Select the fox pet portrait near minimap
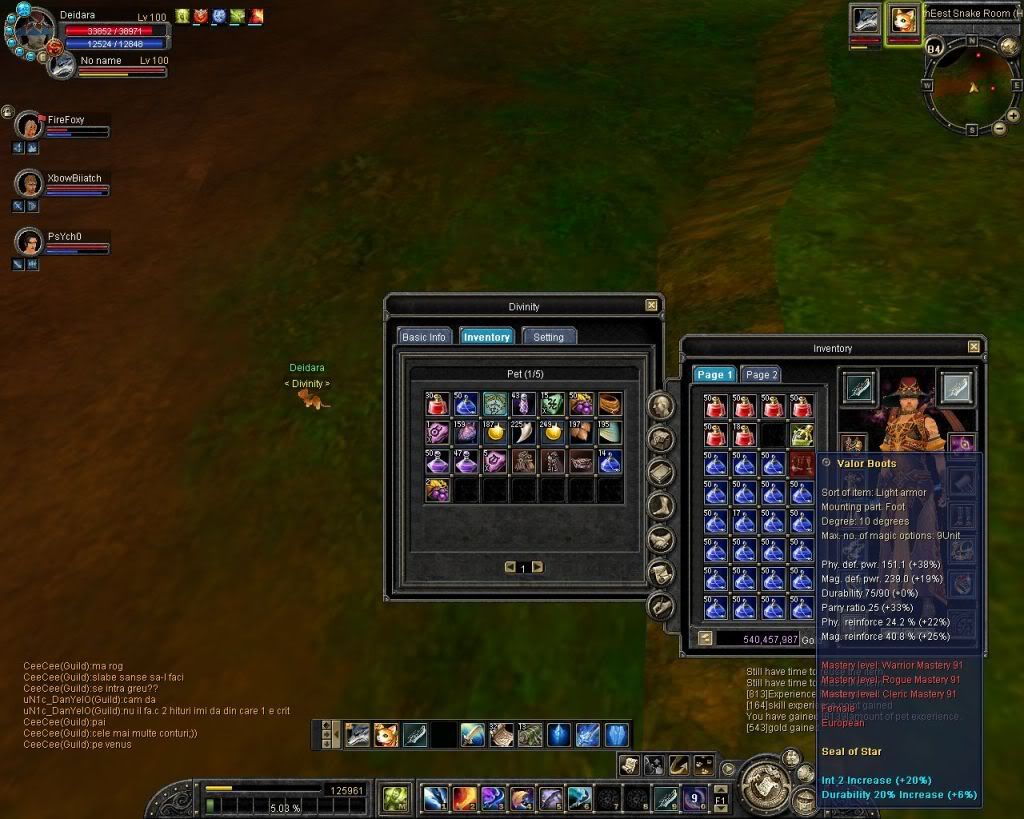The image size is (1024, 819). pos(903,22)
